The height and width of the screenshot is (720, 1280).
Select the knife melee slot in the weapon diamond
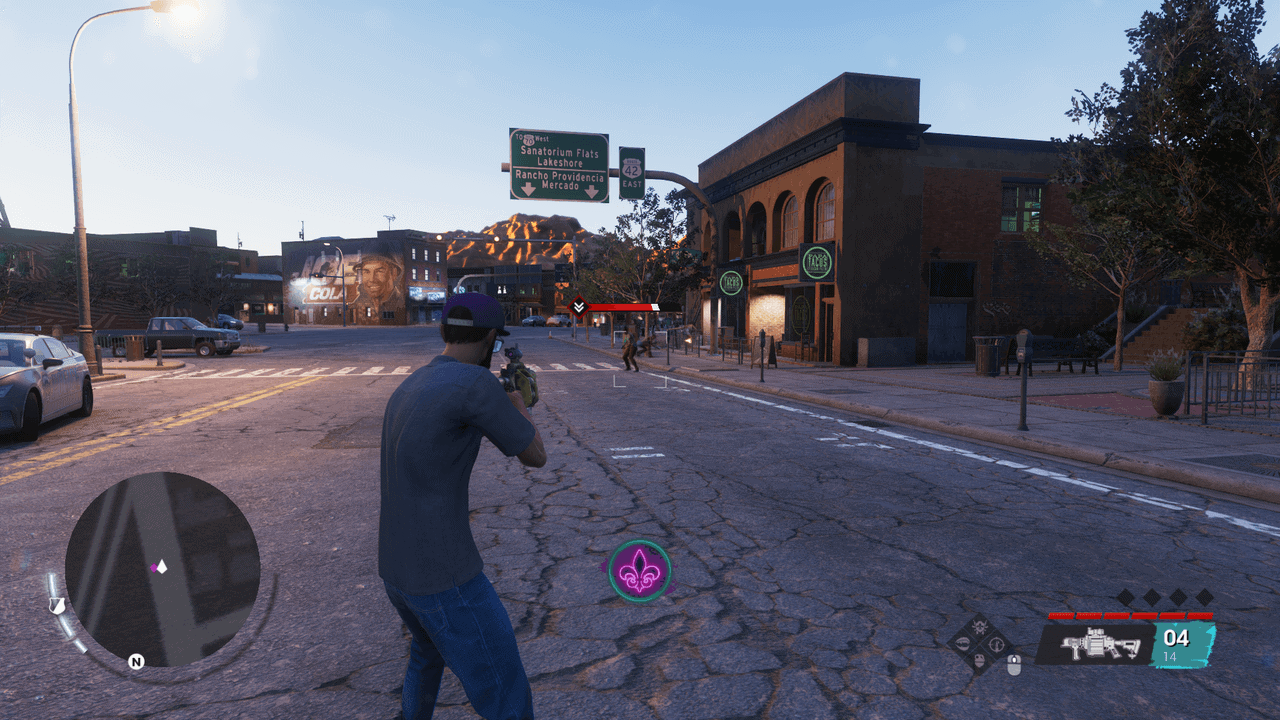pos(963,644)
